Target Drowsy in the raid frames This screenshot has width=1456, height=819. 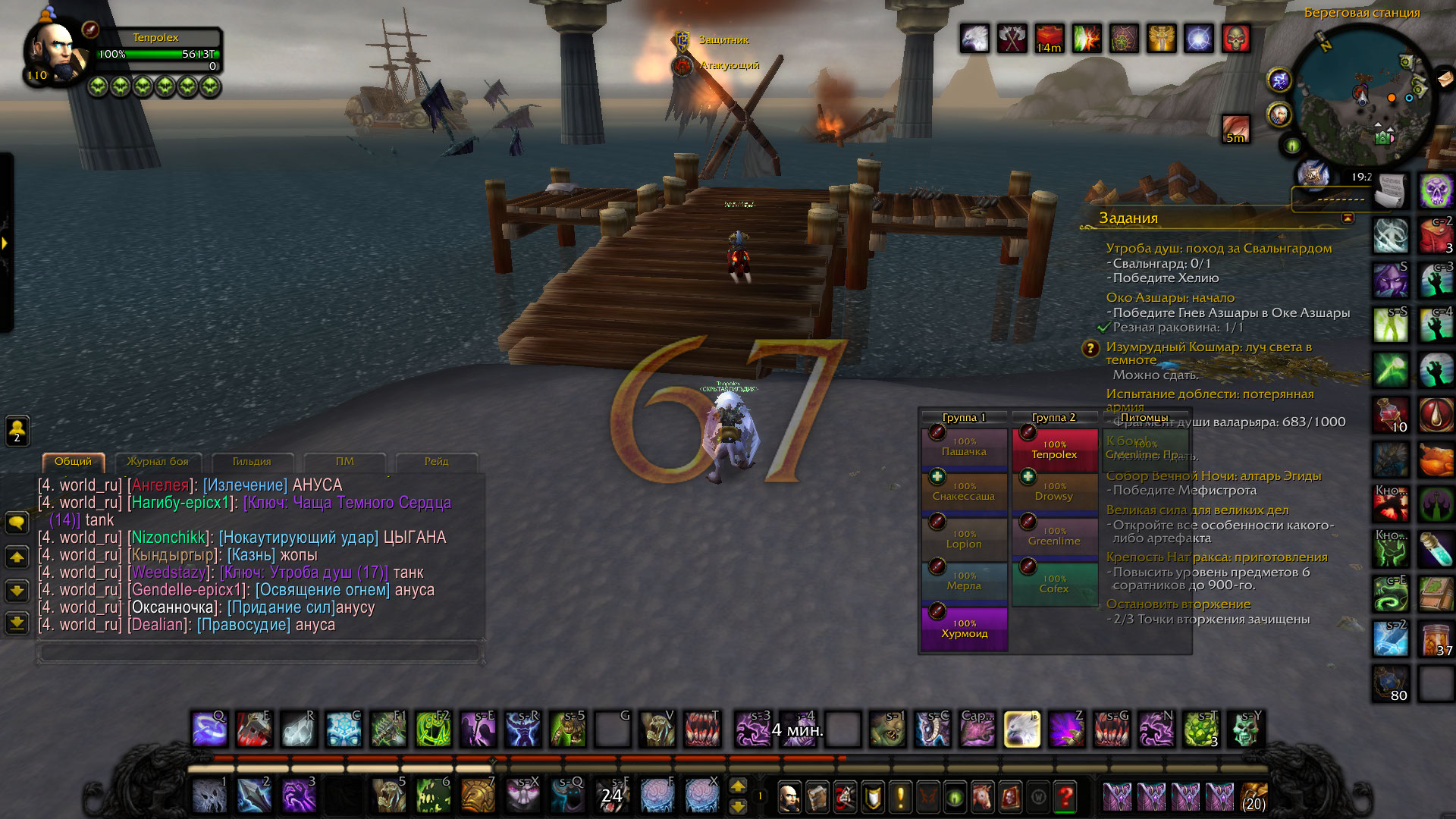pyautogui.click(x=1054, y=491)
